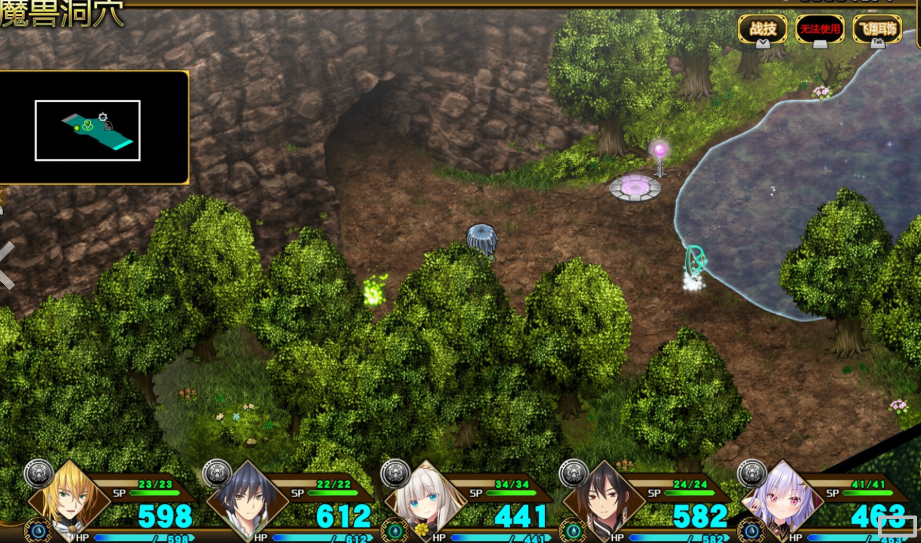Pick the black-haired party member portrait
Screen dimensions: 921x543
[x=603, y=496]
